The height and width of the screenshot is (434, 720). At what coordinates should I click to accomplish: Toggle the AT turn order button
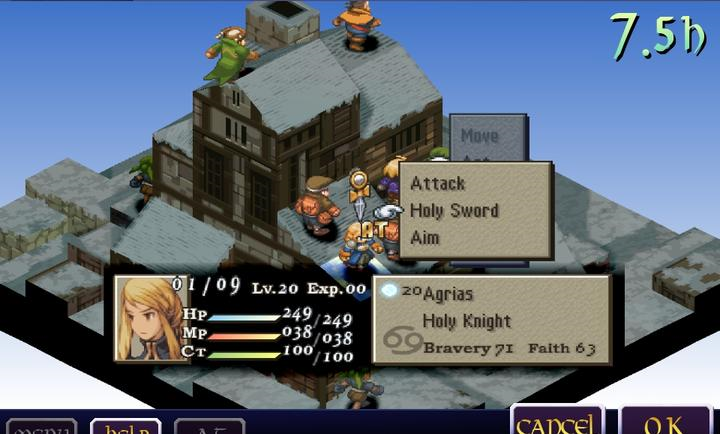(x=209, y=427)
